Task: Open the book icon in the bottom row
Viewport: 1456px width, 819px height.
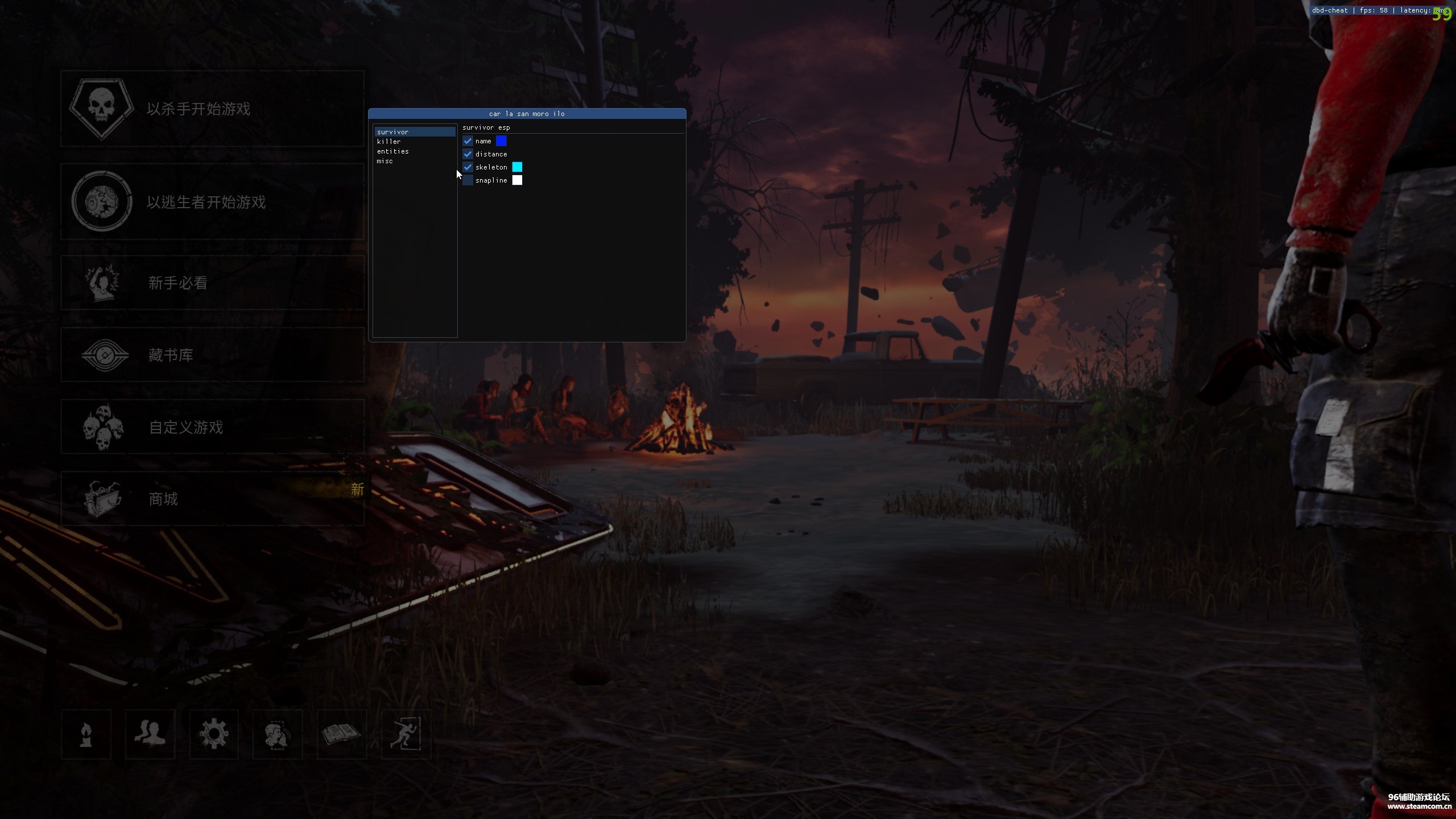Action: (x=341, y=734)
